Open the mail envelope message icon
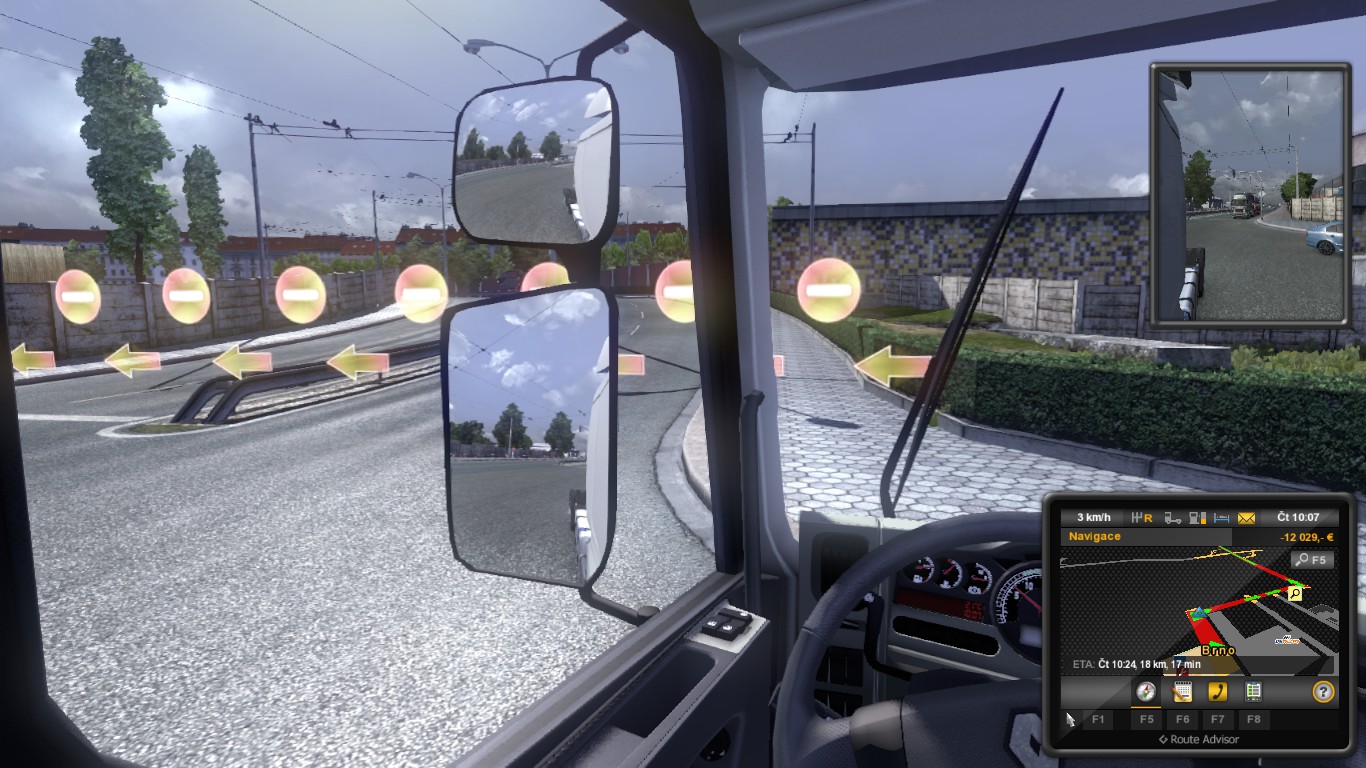Screen dimensions: 1366x768 [x=1245, y=517]
